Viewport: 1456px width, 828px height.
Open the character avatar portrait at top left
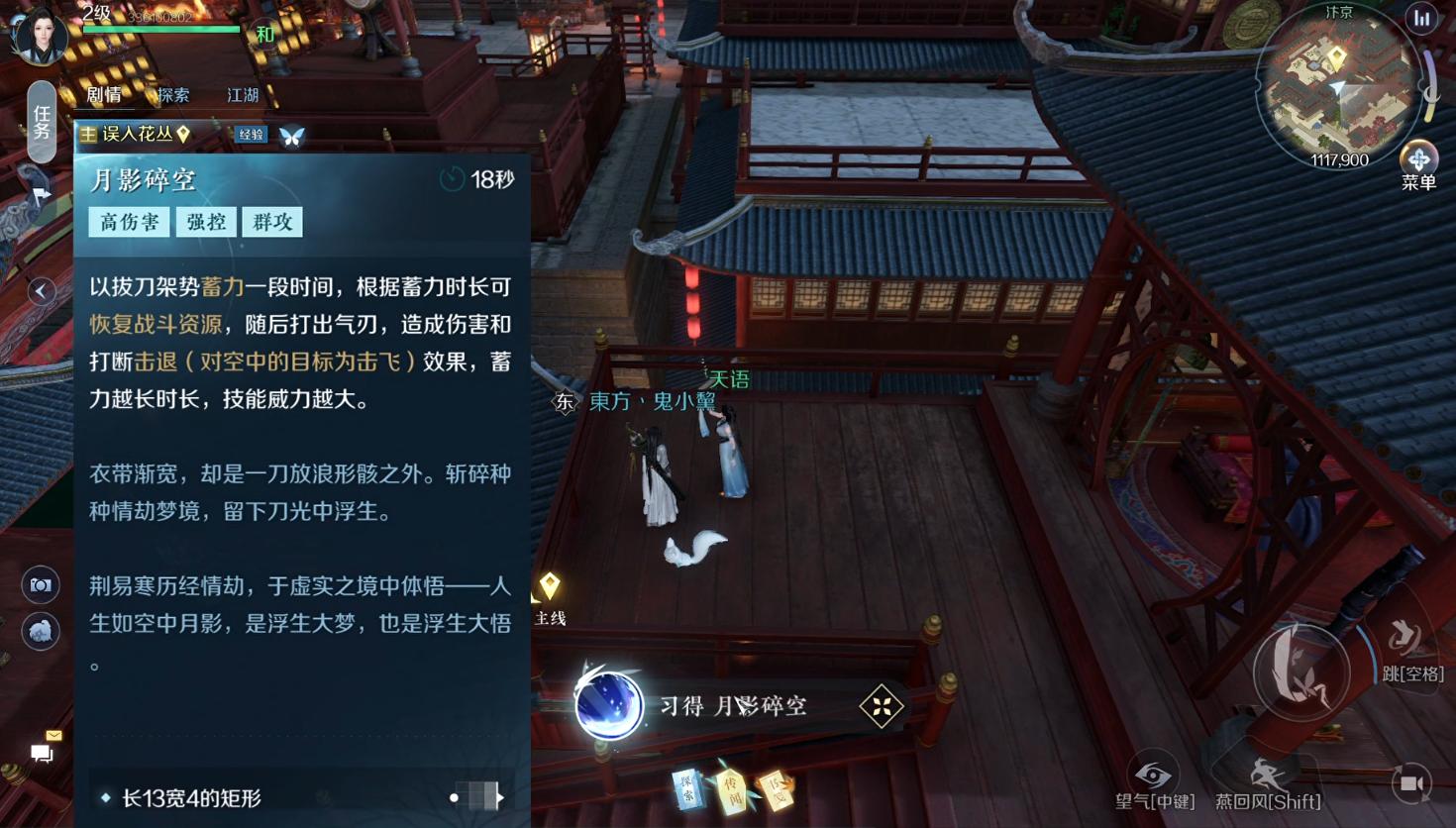41,36
